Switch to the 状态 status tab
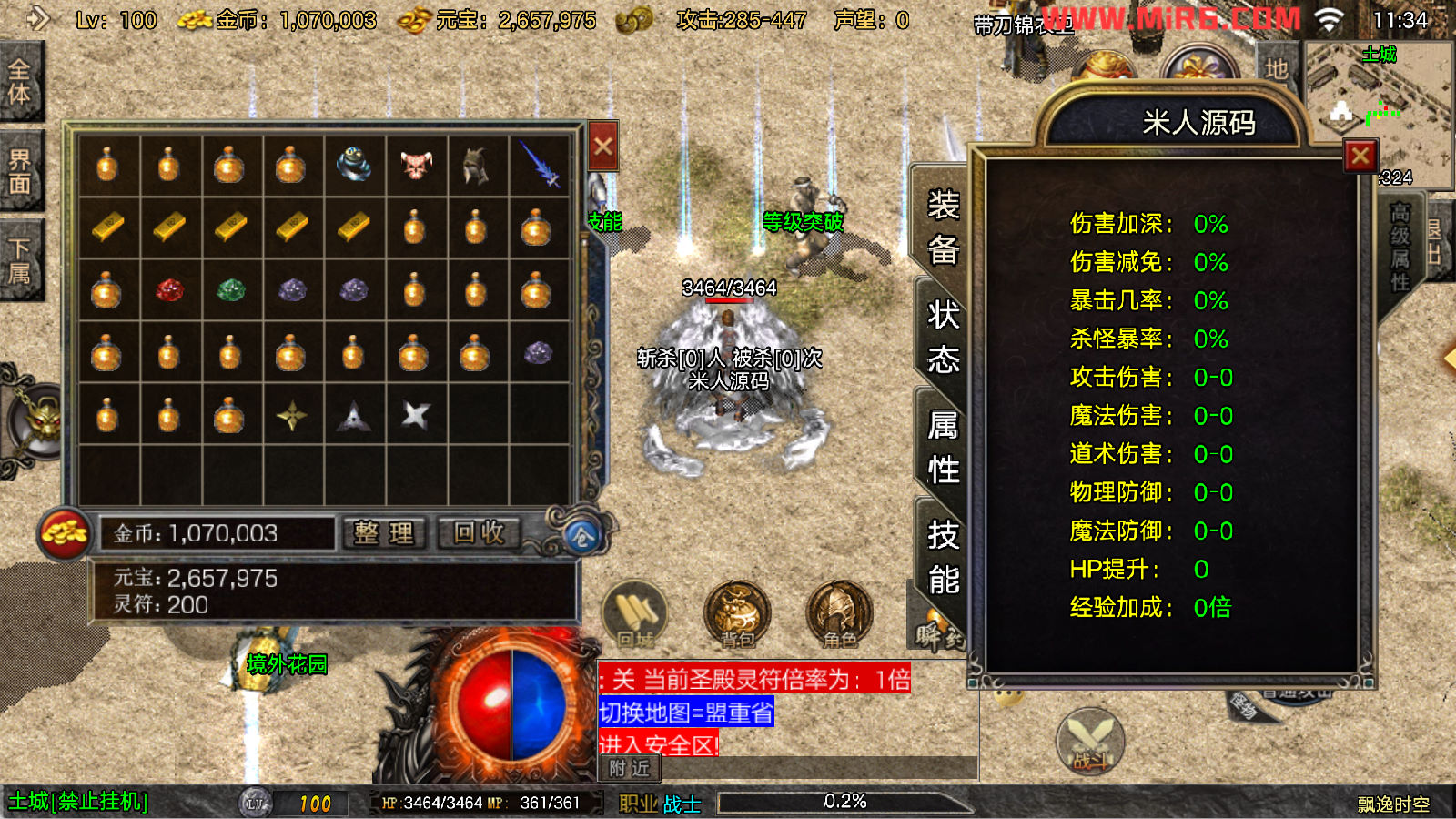 pyautogui.click(x=943, y=338)
